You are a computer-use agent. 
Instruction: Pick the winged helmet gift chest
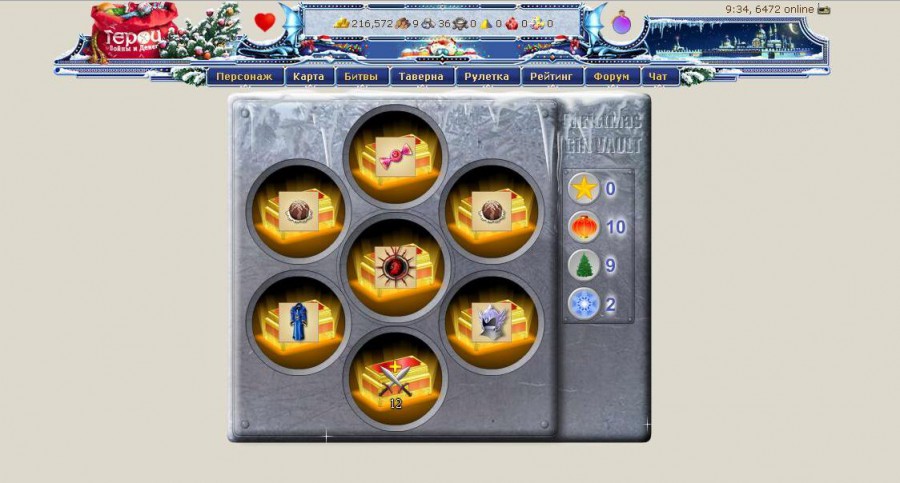pos(492,322)
